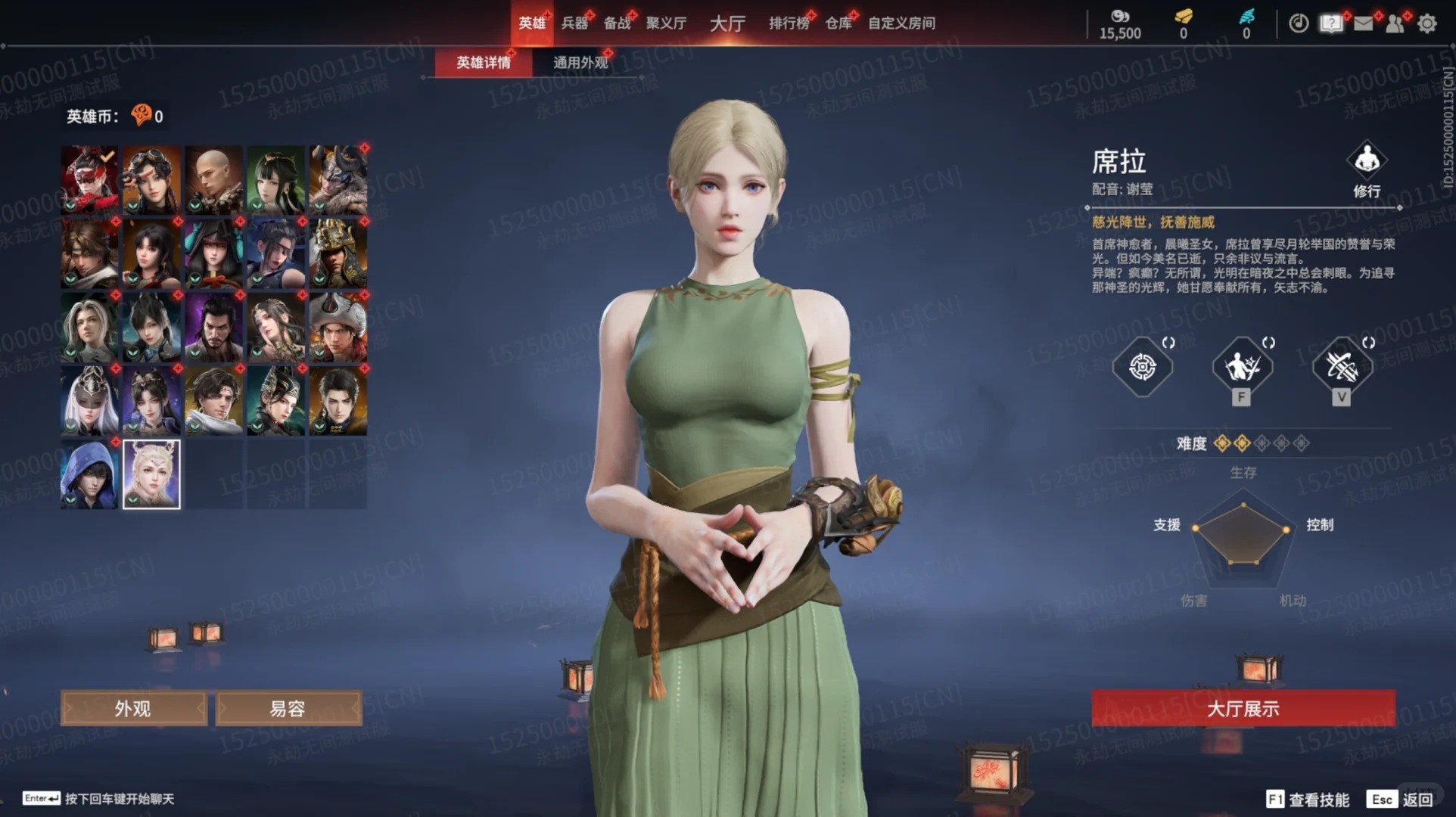The height and width of the screenshot is (817, 1456).
Task: Switch to the 通用外观 sub-tab
Action: tap(580, 62)
